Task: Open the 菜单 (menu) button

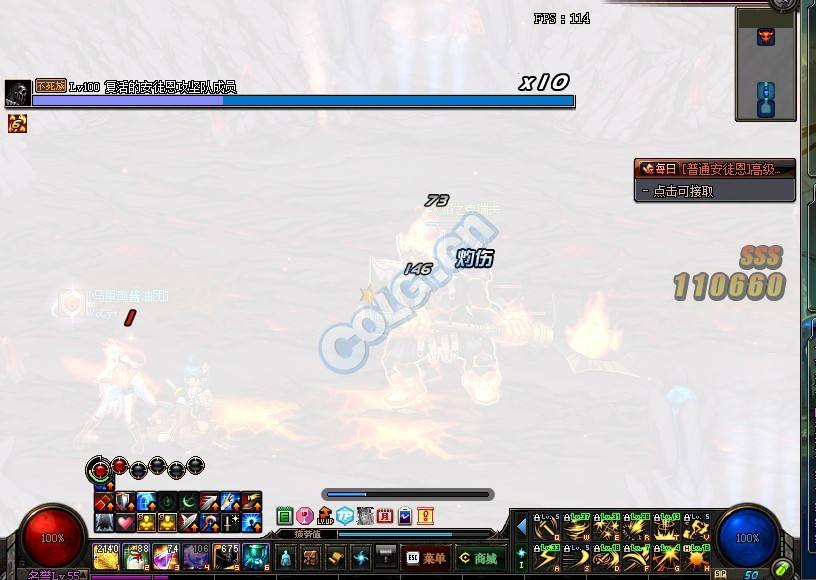Action: click(x=425, y=558)
